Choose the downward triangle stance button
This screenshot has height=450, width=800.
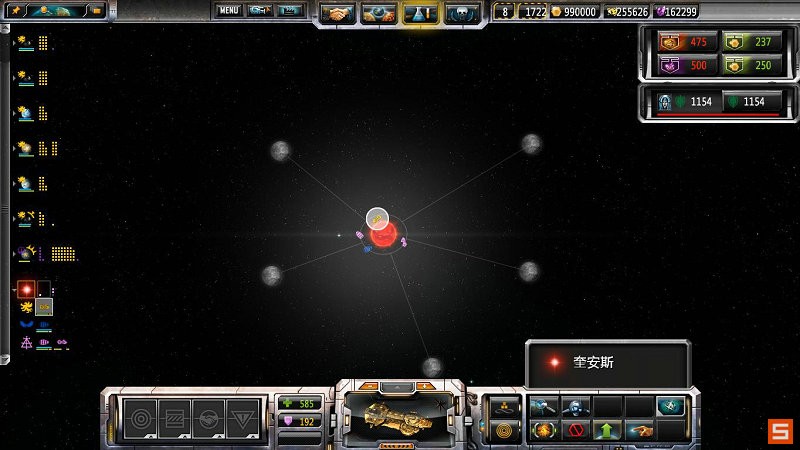coord(242,417)
